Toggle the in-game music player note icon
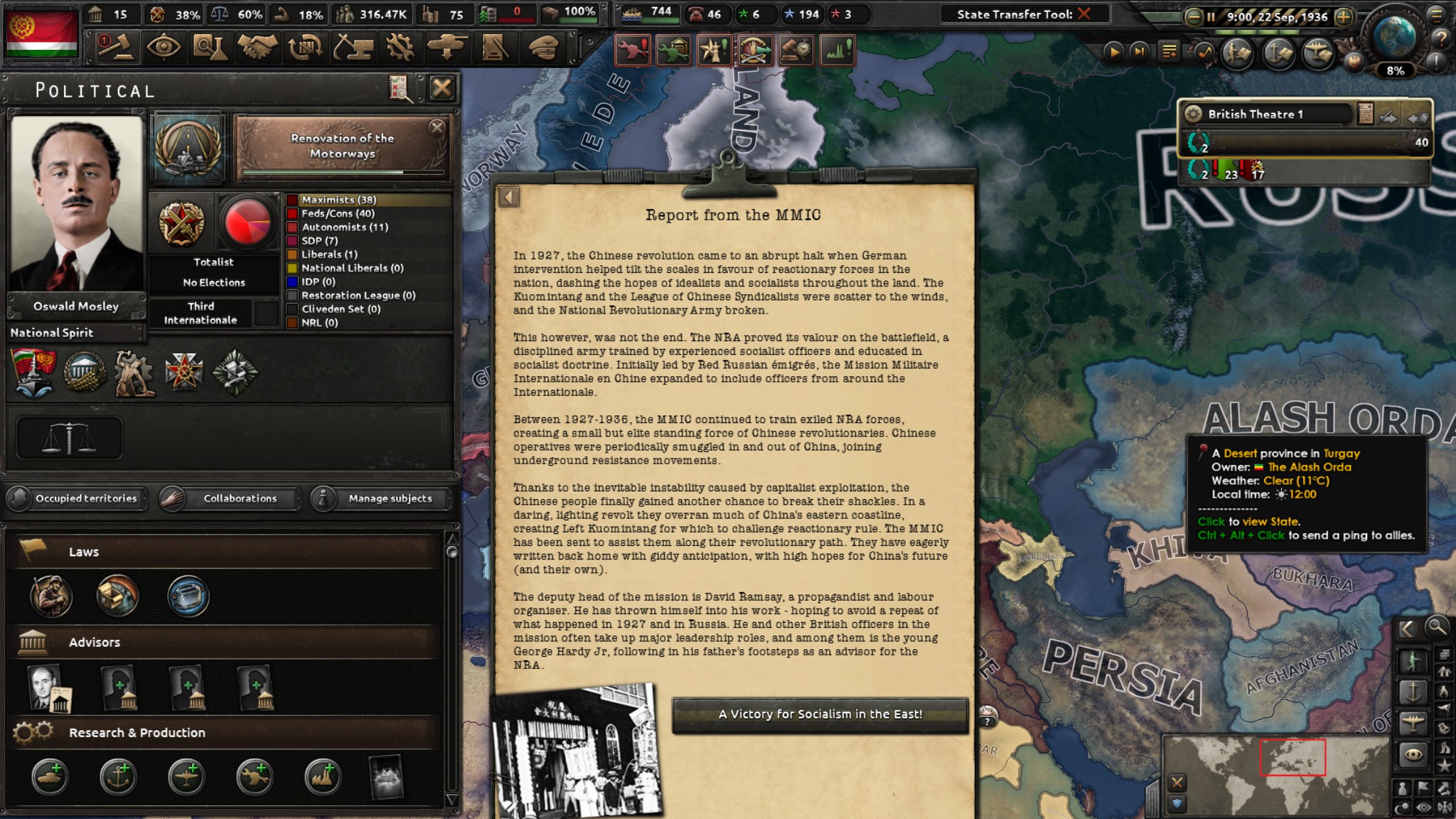This screenshot has height=819, width=1456. tap(1204, 51)
